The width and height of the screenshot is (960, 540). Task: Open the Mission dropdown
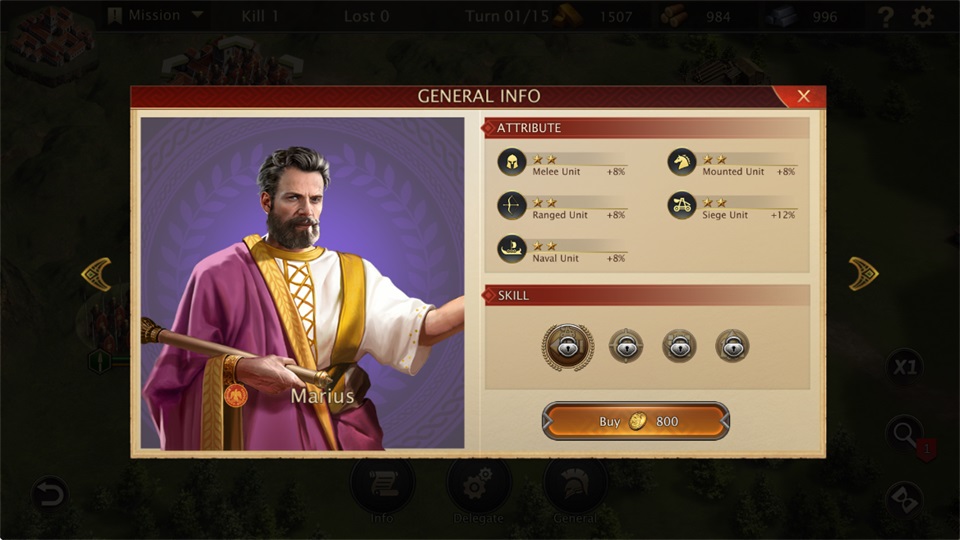point(155,16)
